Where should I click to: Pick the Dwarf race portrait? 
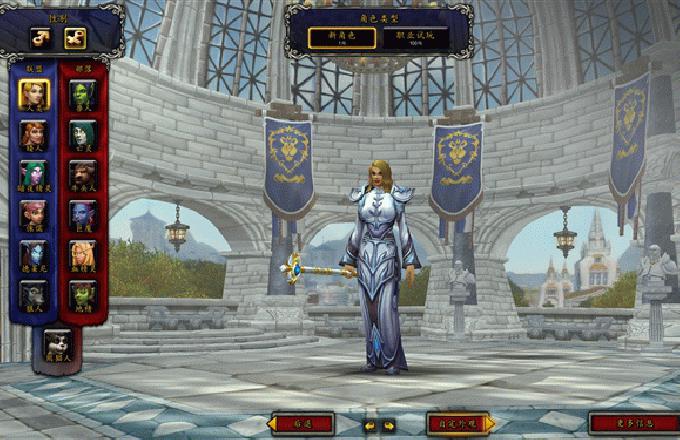32,134
